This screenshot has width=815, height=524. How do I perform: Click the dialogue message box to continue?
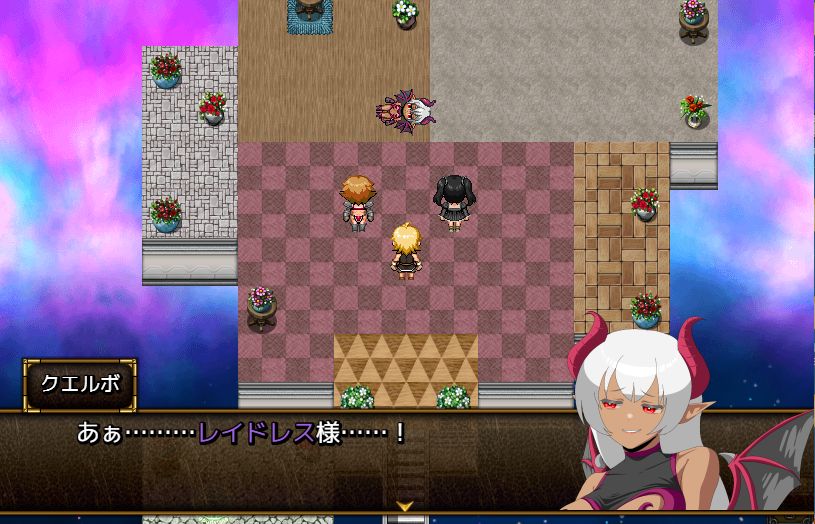[x=300, y=460]
